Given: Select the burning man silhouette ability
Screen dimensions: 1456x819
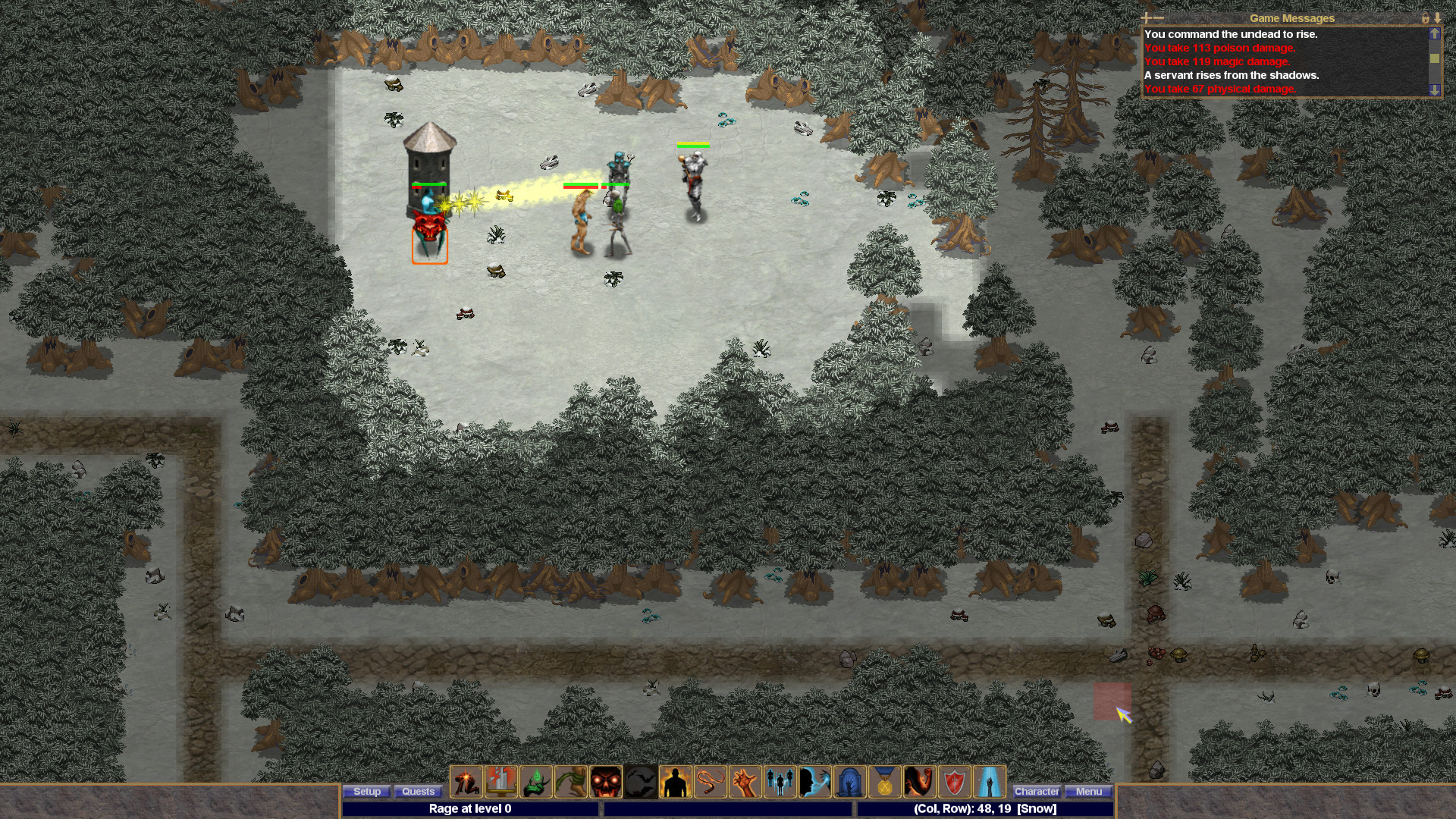Looking at the screenshot, I should 674,782.
